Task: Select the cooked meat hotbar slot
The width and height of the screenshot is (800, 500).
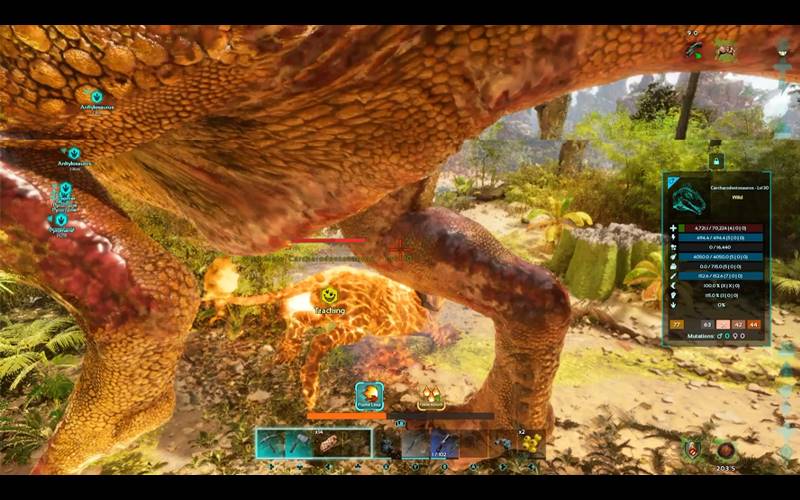Action: 328,443
